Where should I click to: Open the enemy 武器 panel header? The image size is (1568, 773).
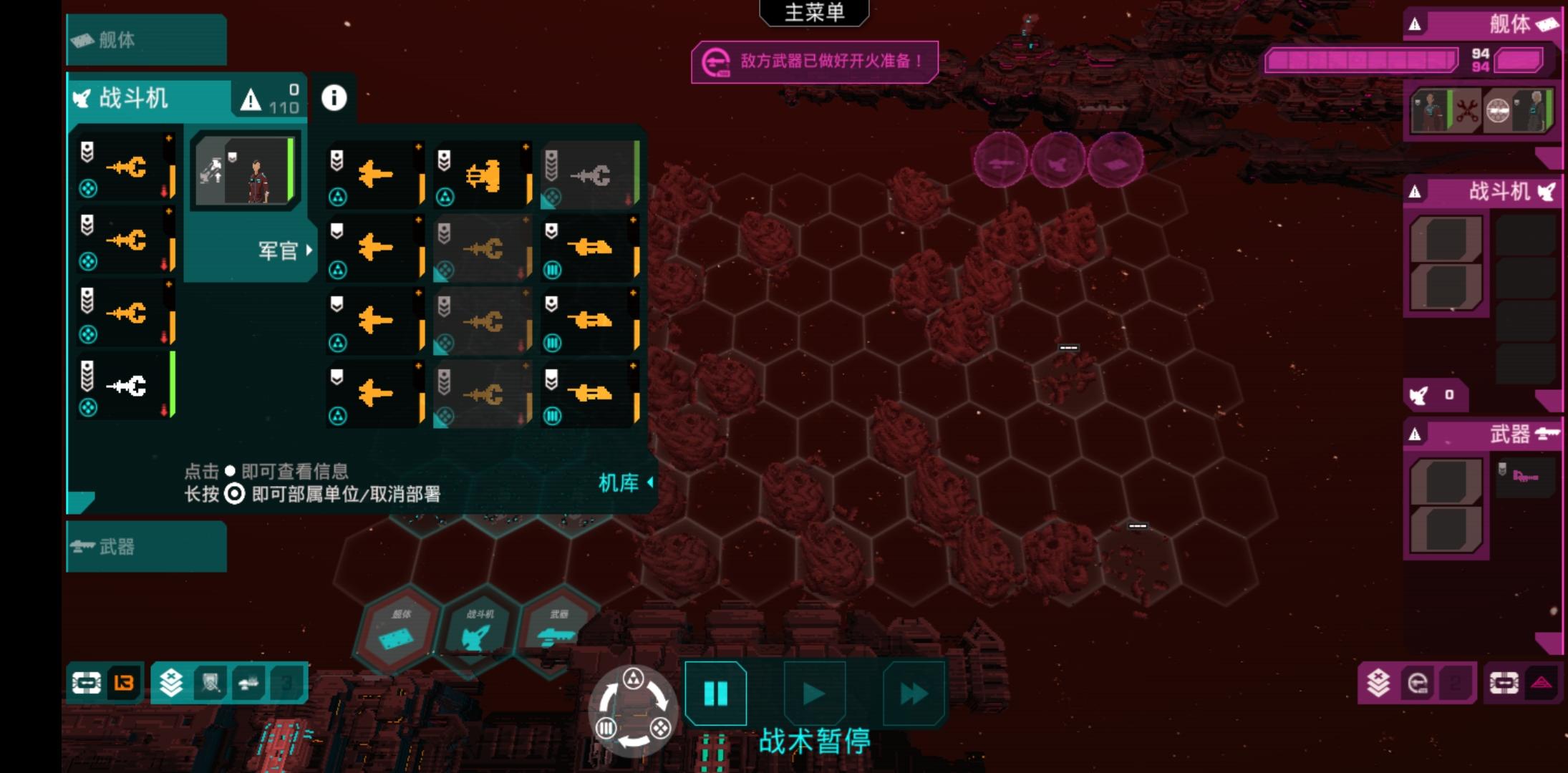pyautogui.click(x=1482, y=434)
